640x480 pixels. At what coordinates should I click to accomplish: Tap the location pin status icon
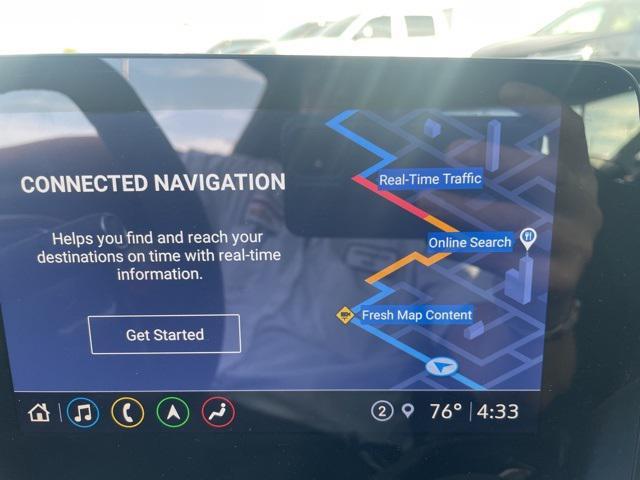pyautogui.click(x=407, y=412)
